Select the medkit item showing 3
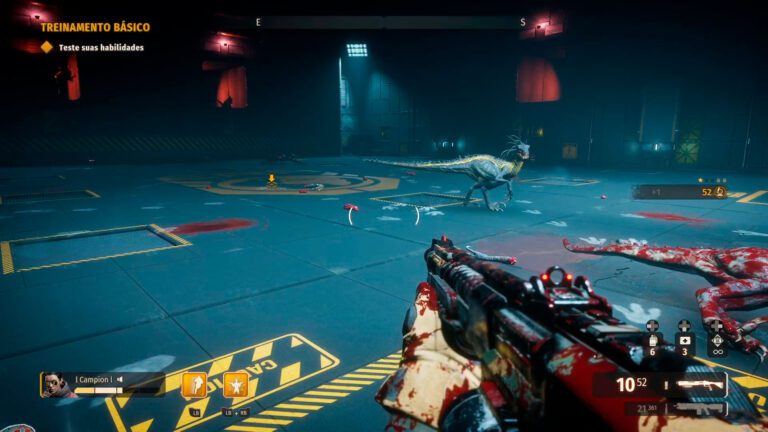The width and height of the screenshot is (768, 432). (685, 343)
